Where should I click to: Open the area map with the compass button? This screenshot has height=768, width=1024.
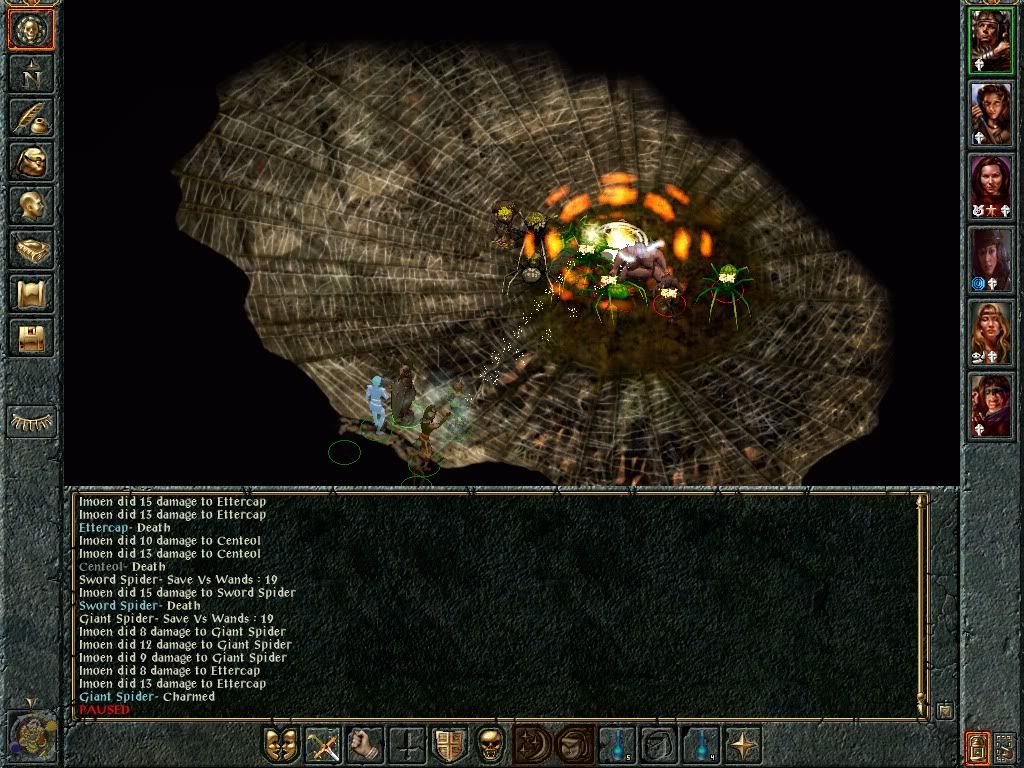[31, 73]
